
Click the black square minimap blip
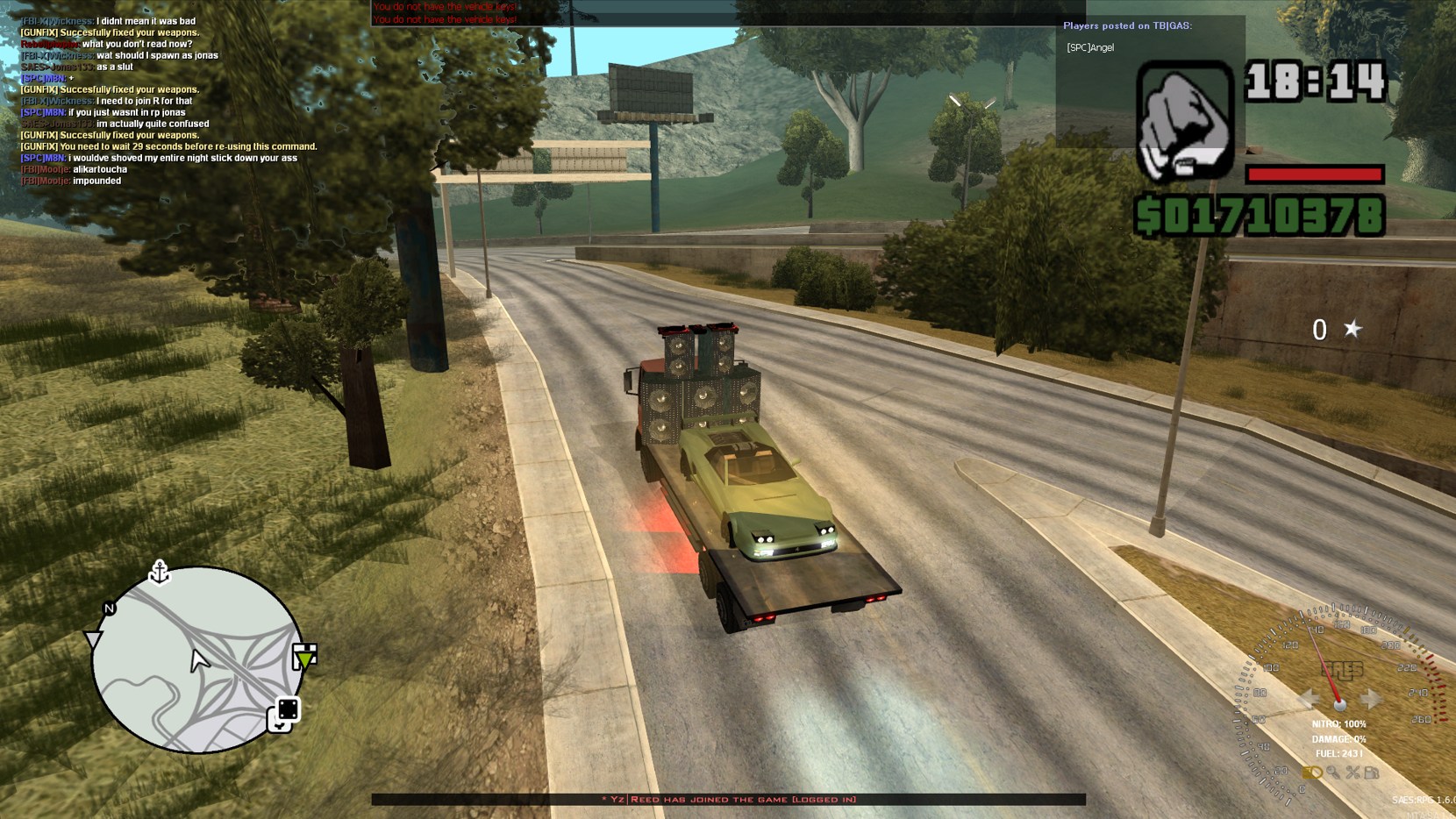288,709
